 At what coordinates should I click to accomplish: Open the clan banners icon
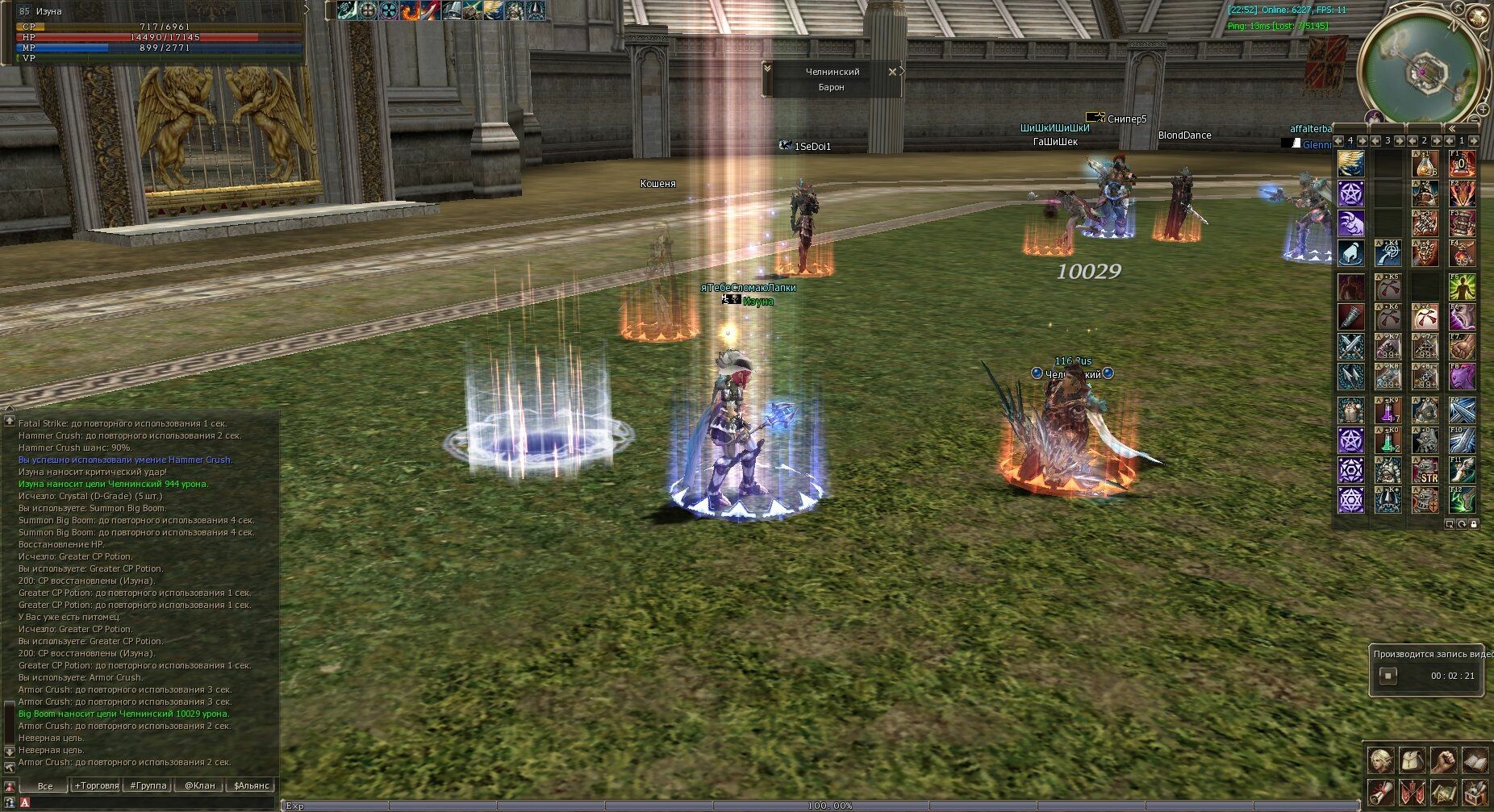point(1412,792)
